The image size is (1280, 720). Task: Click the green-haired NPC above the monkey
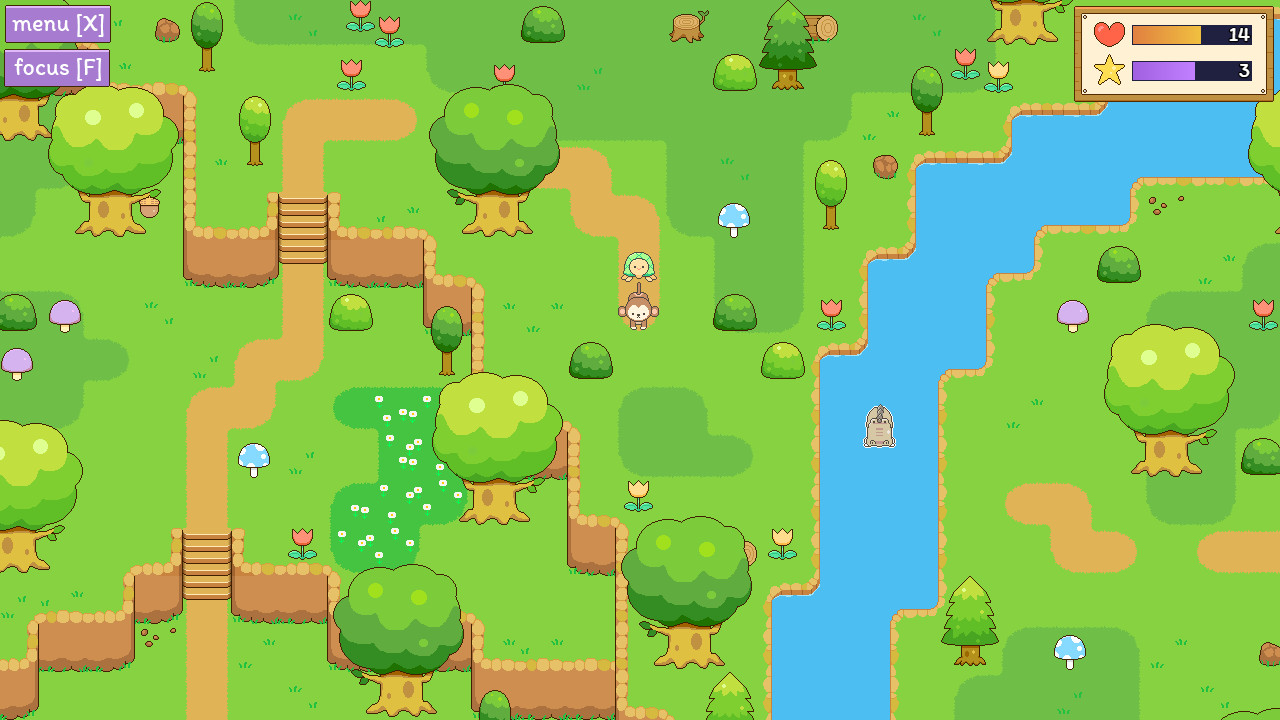tap(638, 268)
